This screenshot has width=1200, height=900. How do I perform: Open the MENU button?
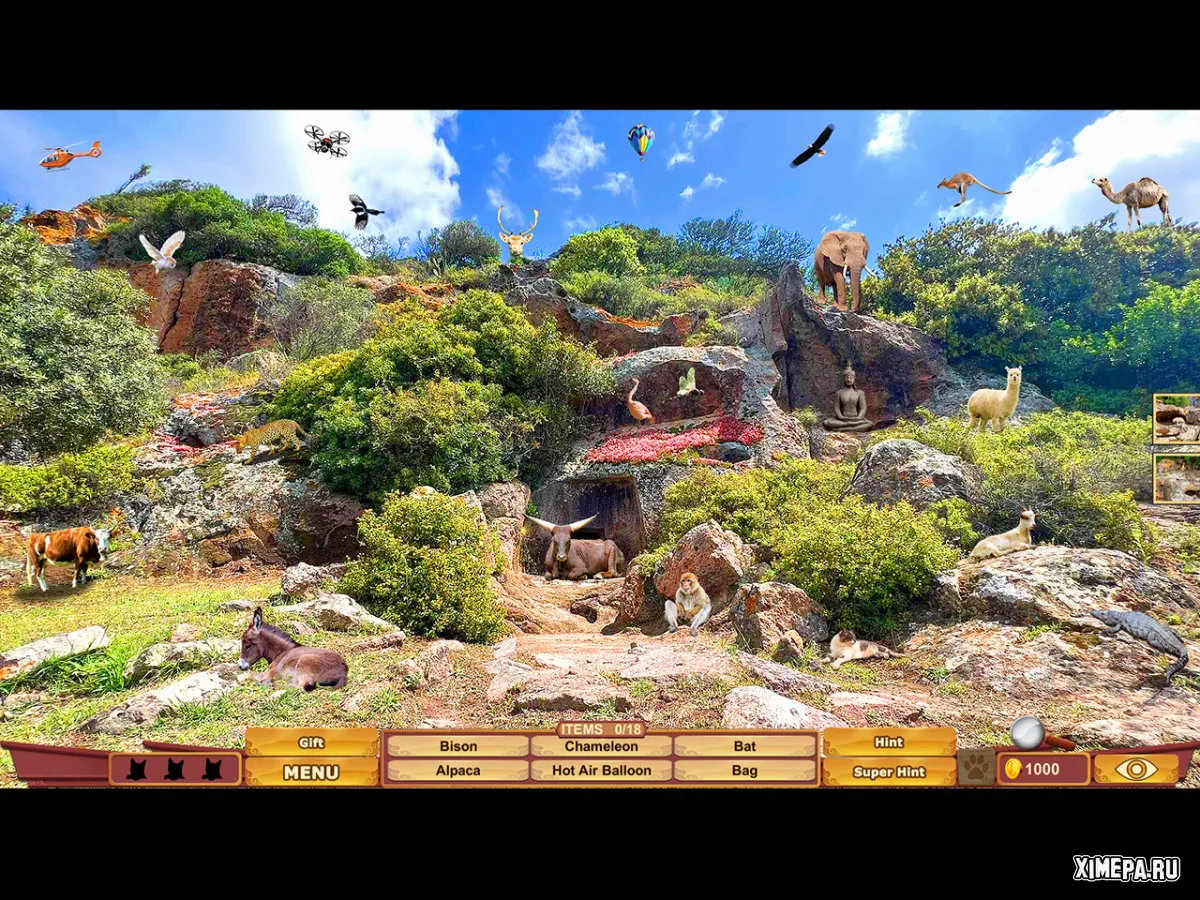[311, 772]
